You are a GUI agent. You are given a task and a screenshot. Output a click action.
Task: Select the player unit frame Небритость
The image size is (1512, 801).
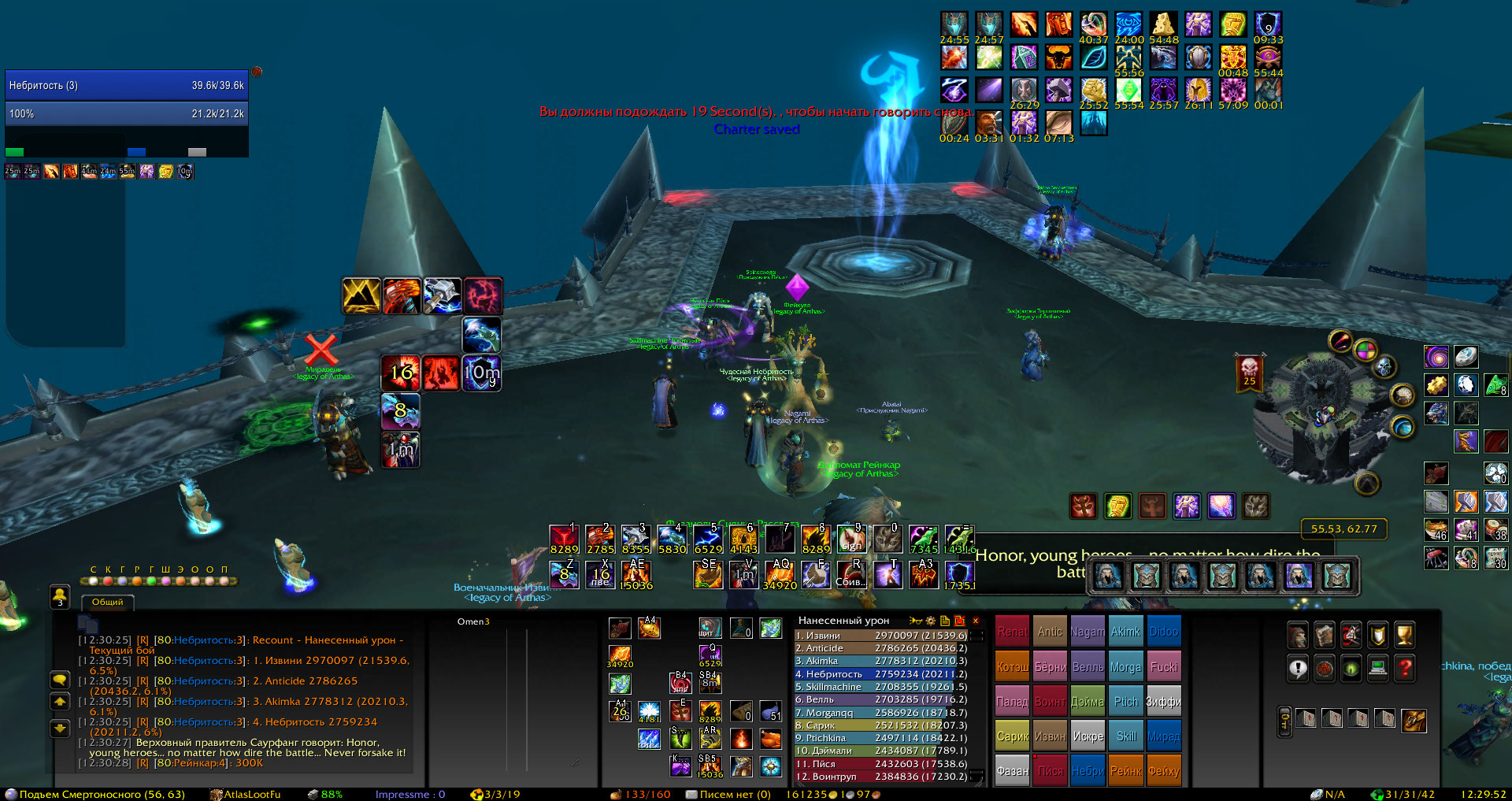point(126,85)
